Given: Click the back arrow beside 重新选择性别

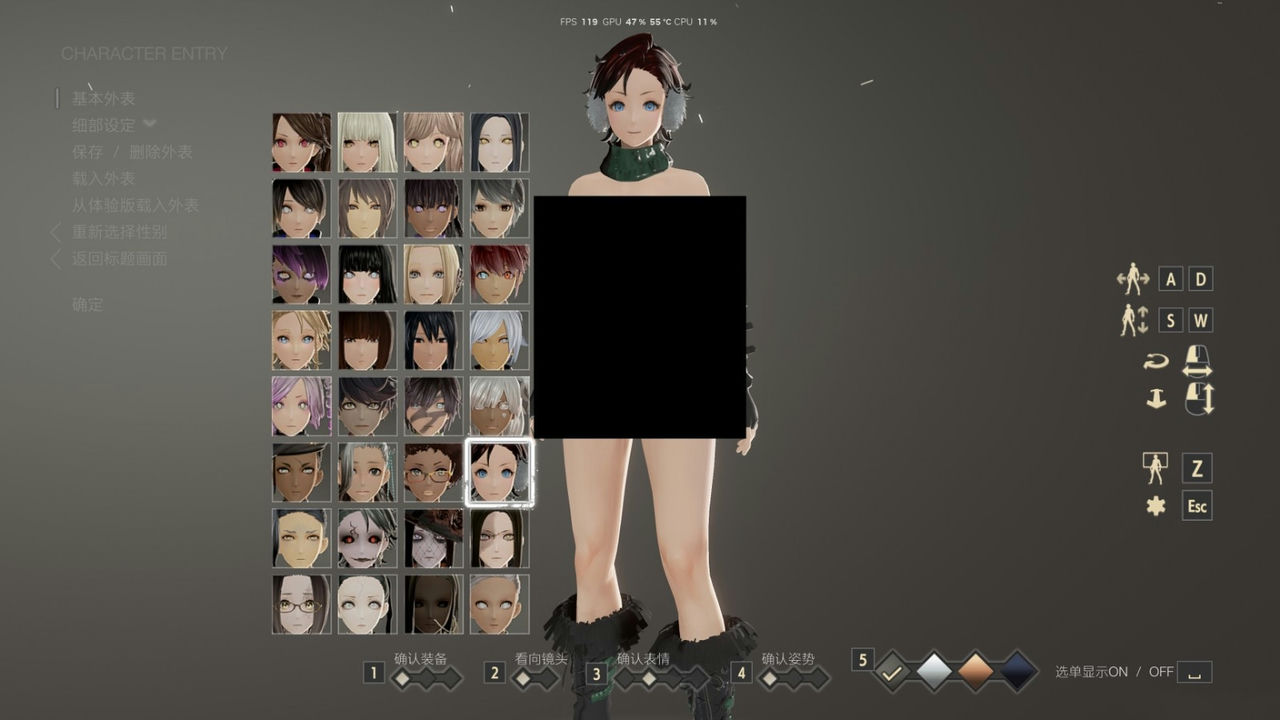Looking at the screenshot, I should click(x=55, y=232).
